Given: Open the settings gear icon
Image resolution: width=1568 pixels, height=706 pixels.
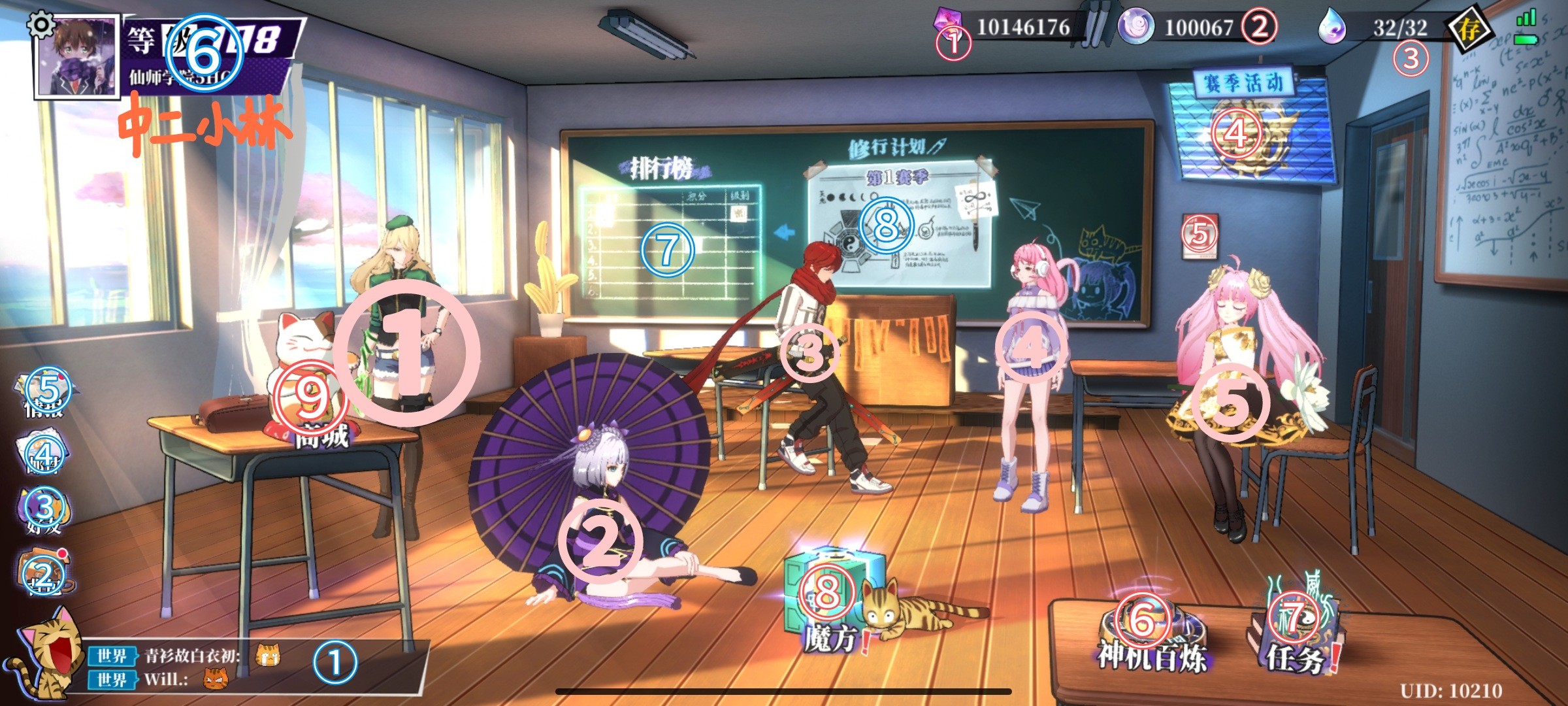Looking at the screenshot, I should (41, 25).
